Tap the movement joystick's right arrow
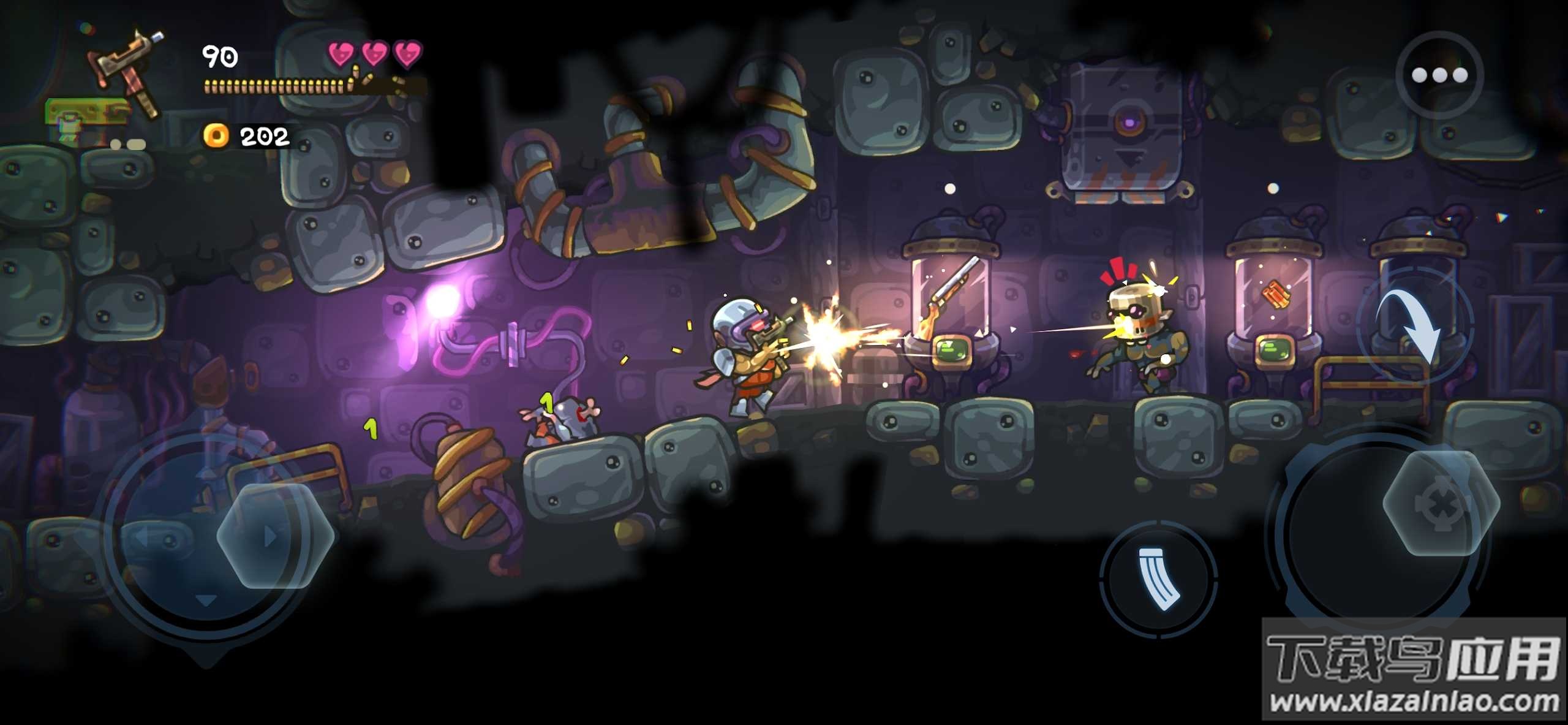This screenshot has width=1568, height=725. click(270, 537)
